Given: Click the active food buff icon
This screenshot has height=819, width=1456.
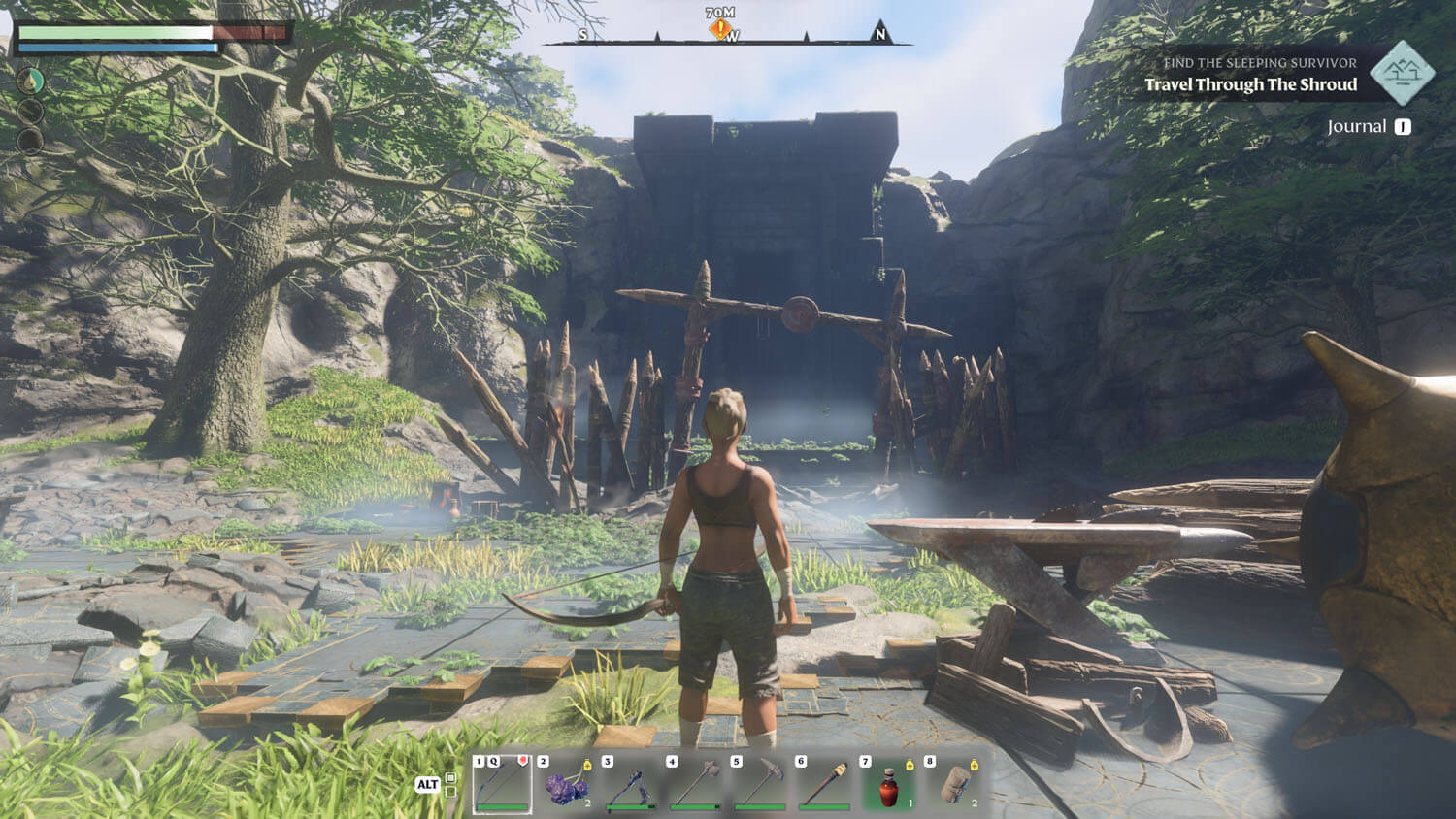Looking at the screenshot, I should pyautogui.click(x=30, y=81).
